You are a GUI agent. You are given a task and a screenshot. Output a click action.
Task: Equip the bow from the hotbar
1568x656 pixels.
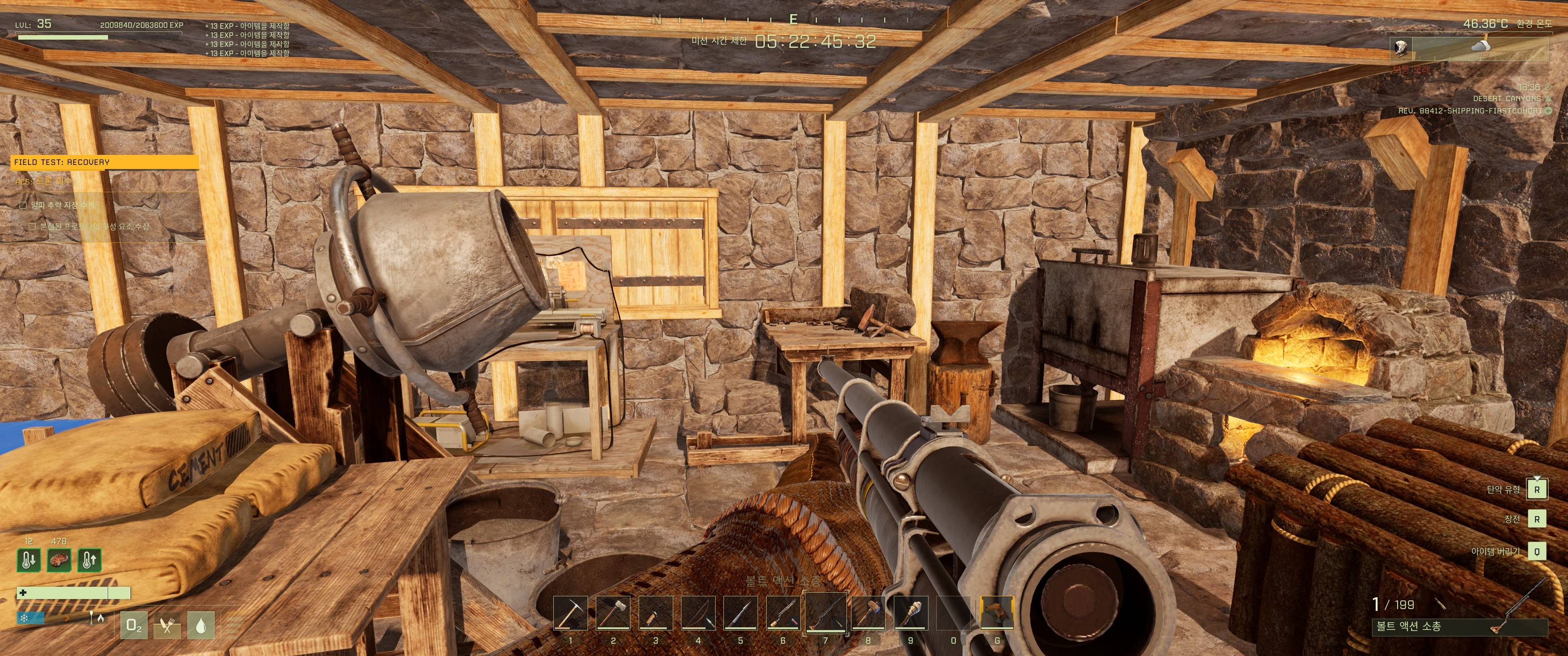698,613
